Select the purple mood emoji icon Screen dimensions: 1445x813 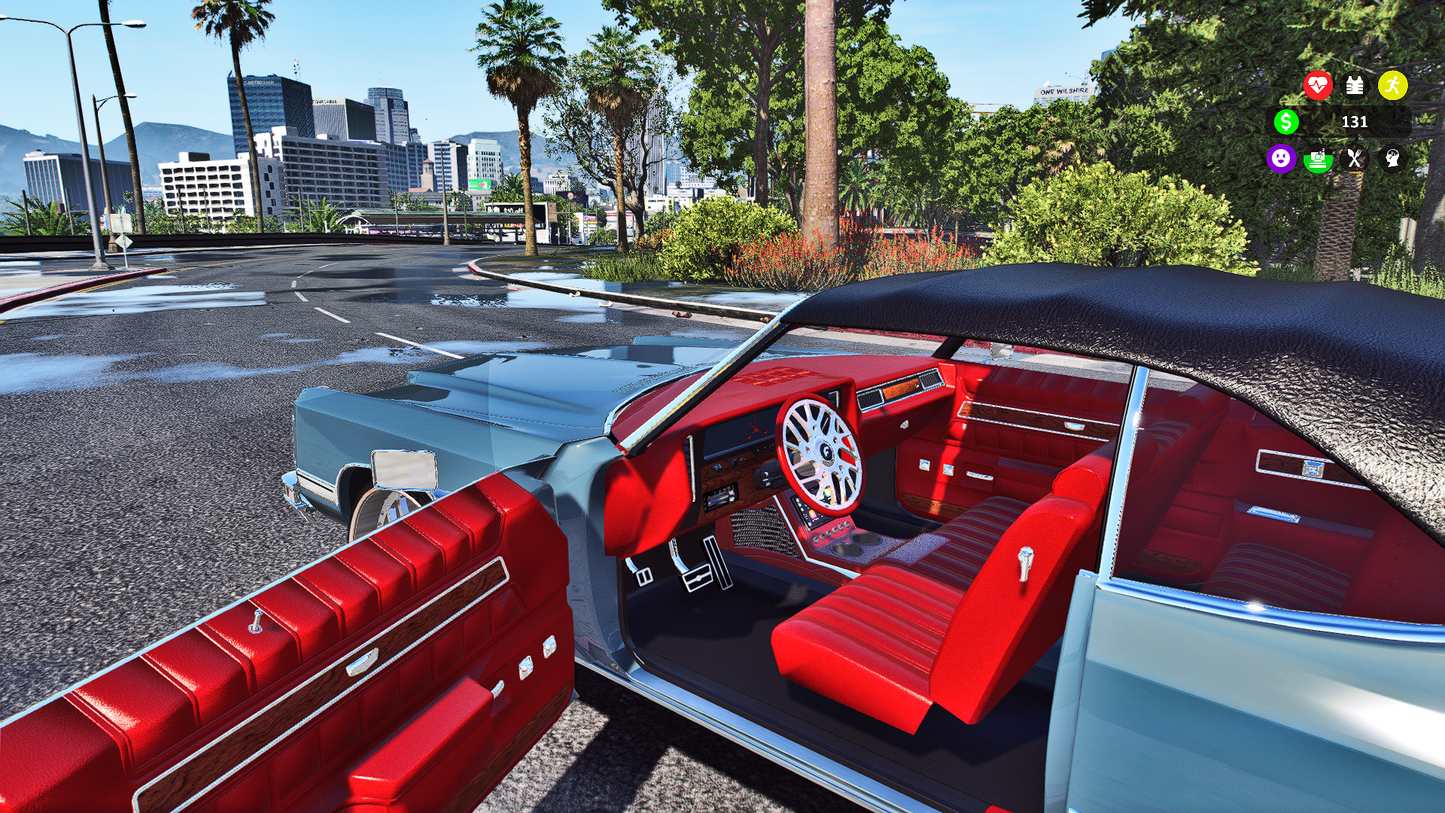point(1282,160)
